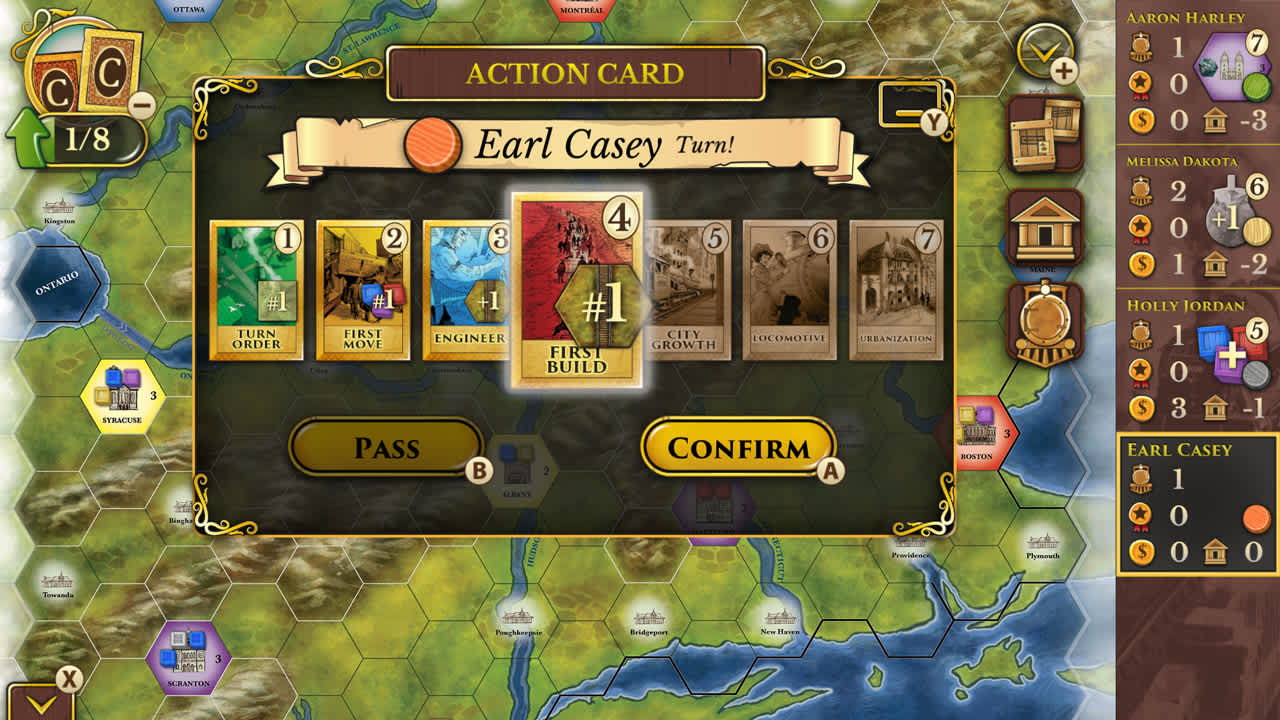Click the plus magnifier badge near the checkmark
The image size is (1280, 720).
(1065, 70)
